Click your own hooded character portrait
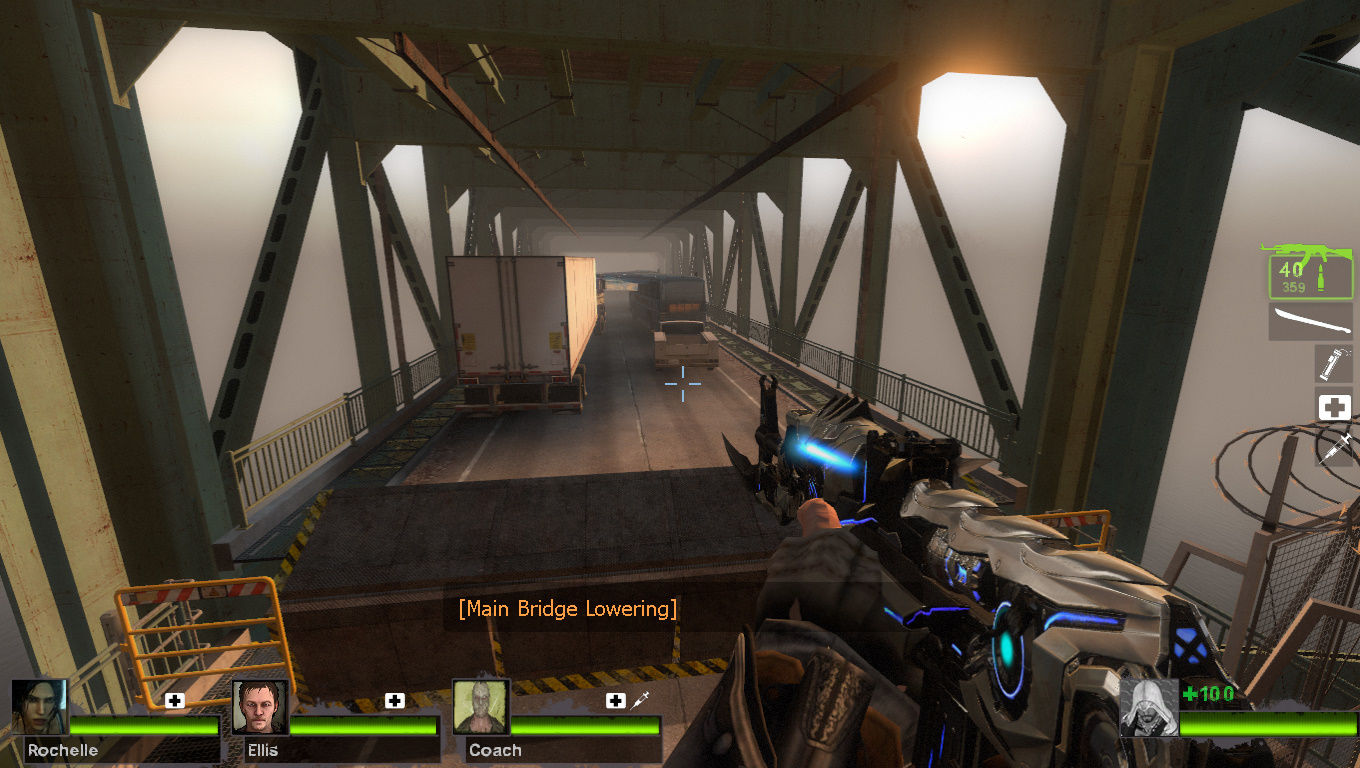Screen dimensions: 1360x768 [1148, 708]
